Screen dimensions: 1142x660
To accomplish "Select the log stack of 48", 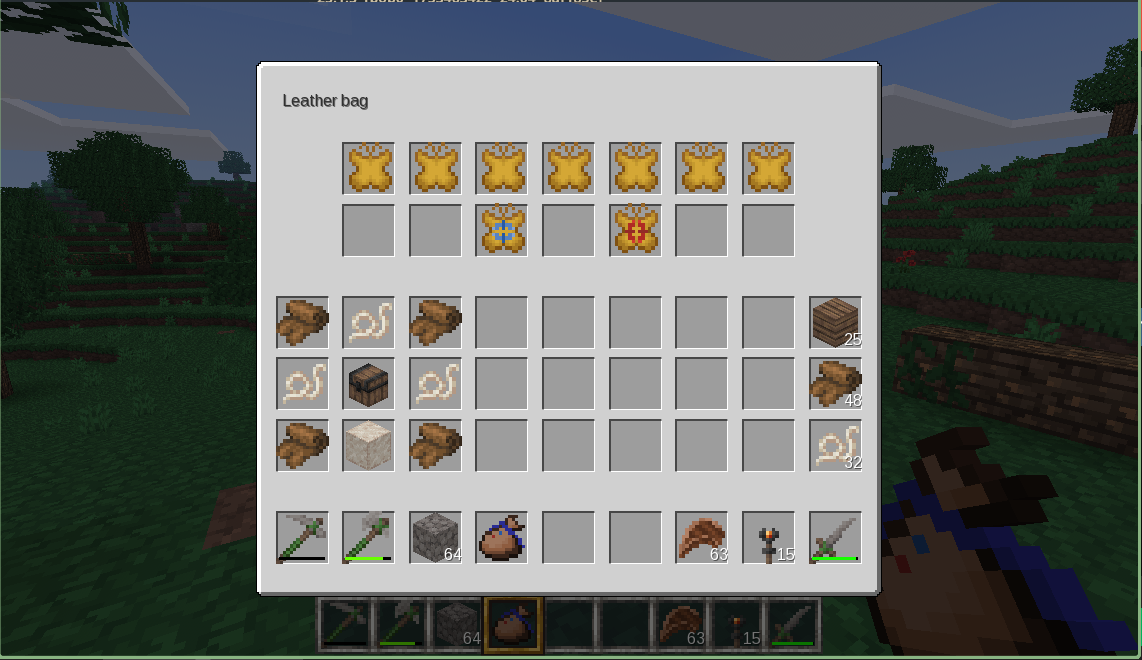I will point(835,384).
